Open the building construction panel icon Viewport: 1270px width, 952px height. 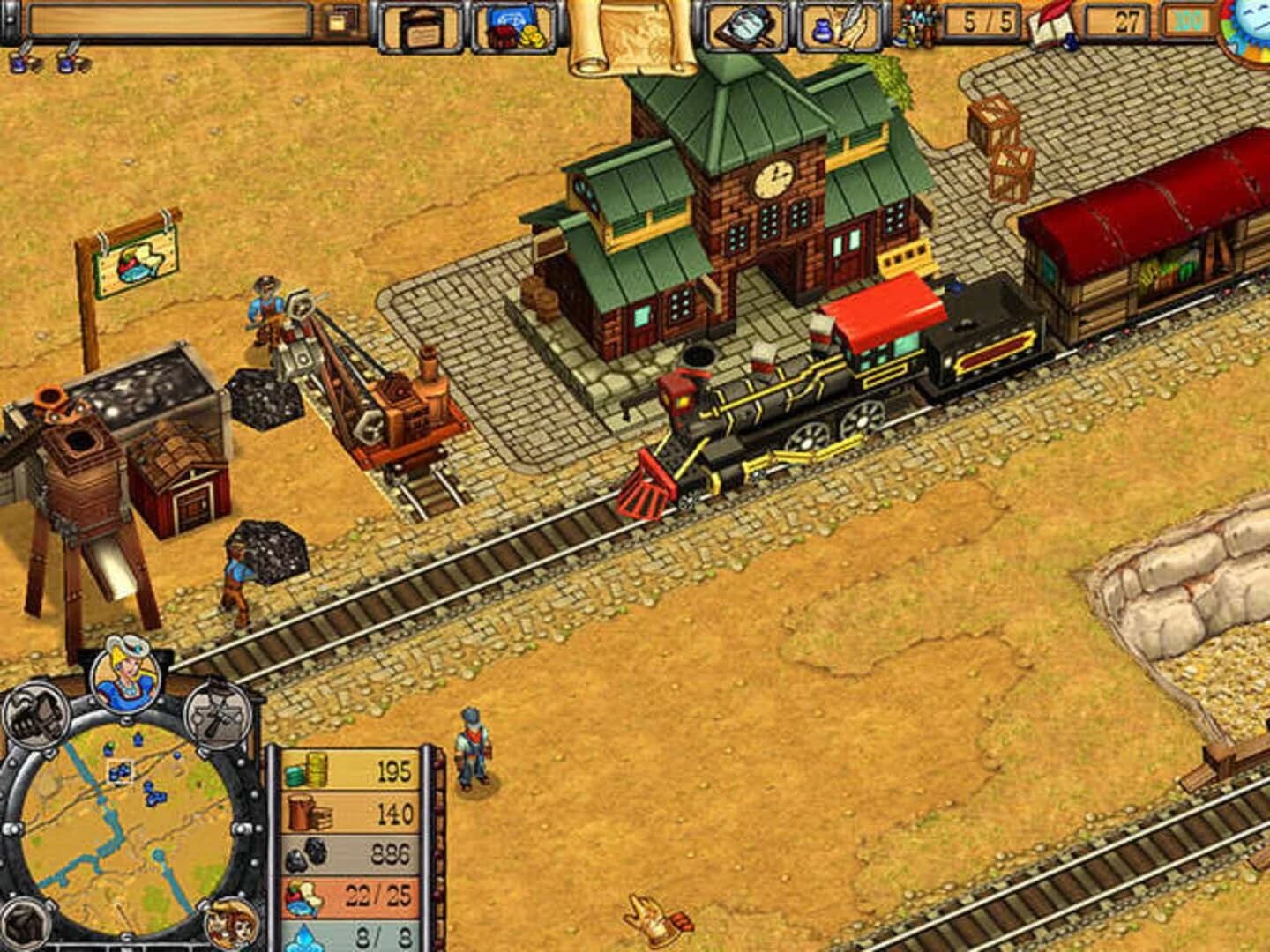tap(422, 26)
